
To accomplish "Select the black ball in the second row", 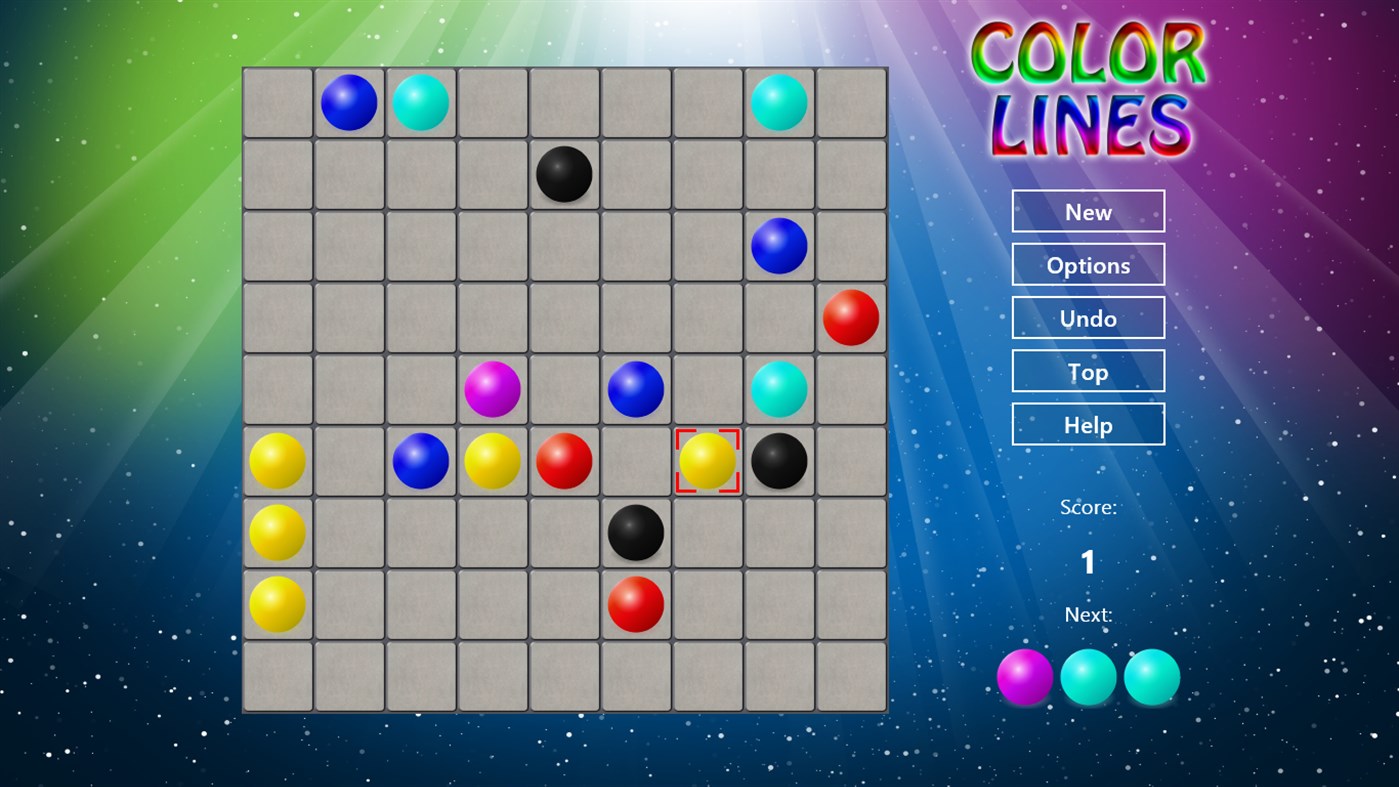I will [x=563, y=174].
